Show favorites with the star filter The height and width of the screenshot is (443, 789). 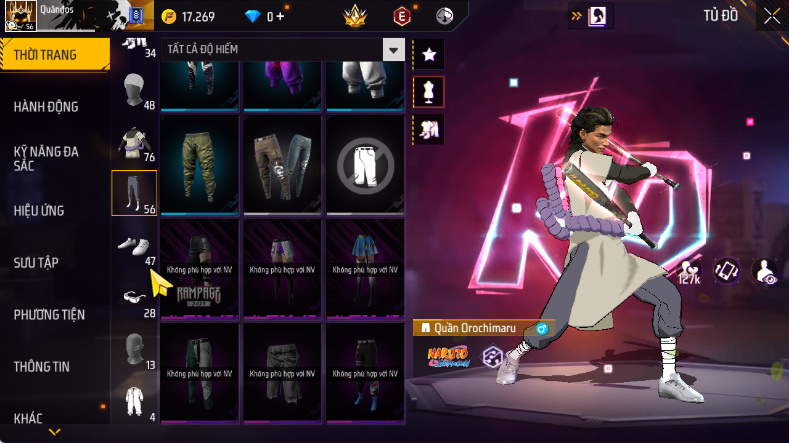tap(428, 54)
